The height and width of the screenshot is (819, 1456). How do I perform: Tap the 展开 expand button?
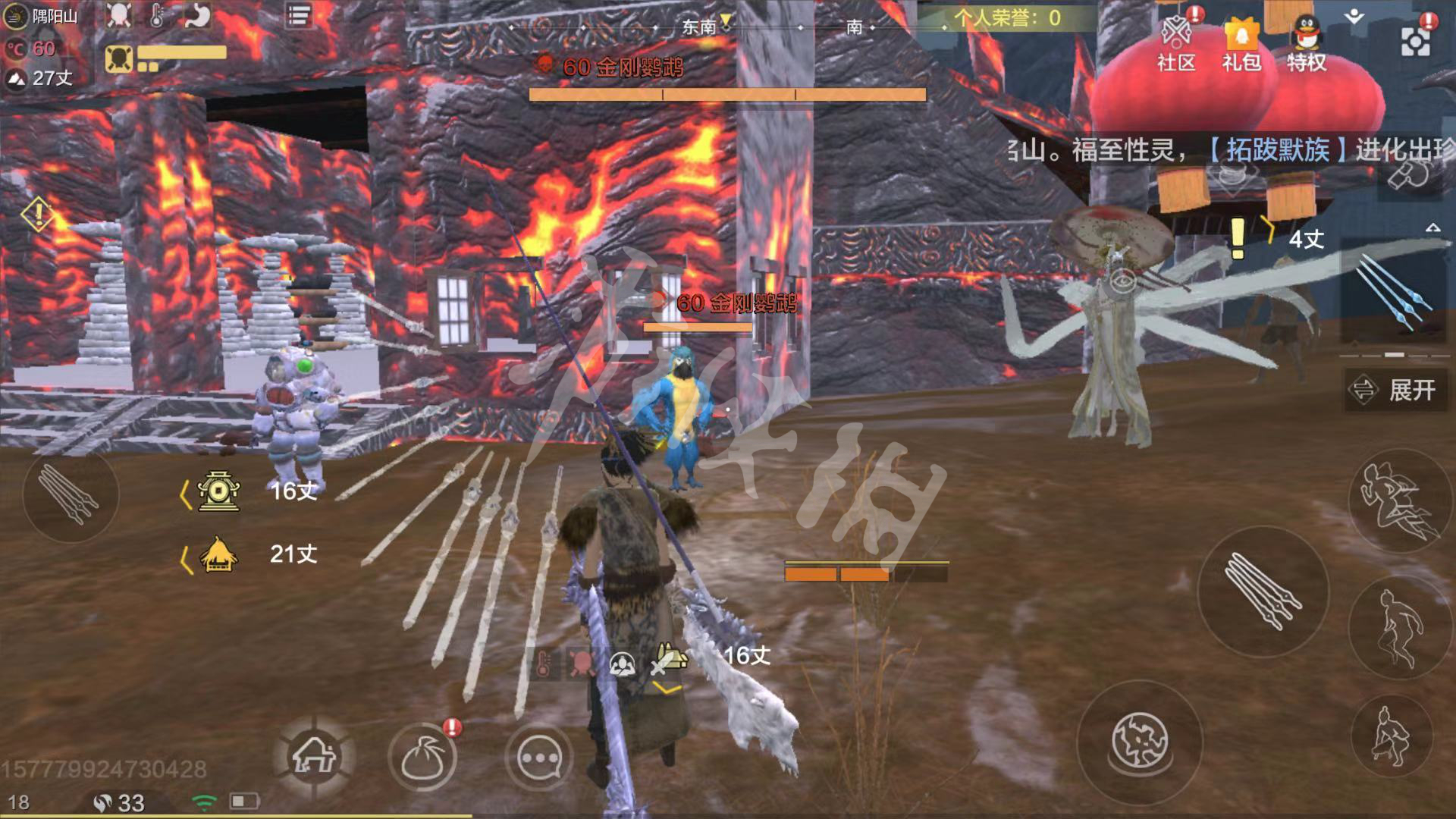[1393, 390]
